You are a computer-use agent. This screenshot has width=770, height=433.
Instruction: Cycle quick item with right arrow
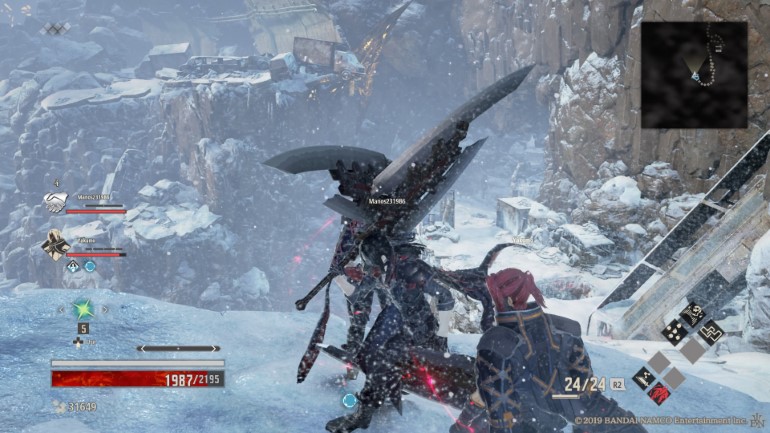[x=106, y=309]
